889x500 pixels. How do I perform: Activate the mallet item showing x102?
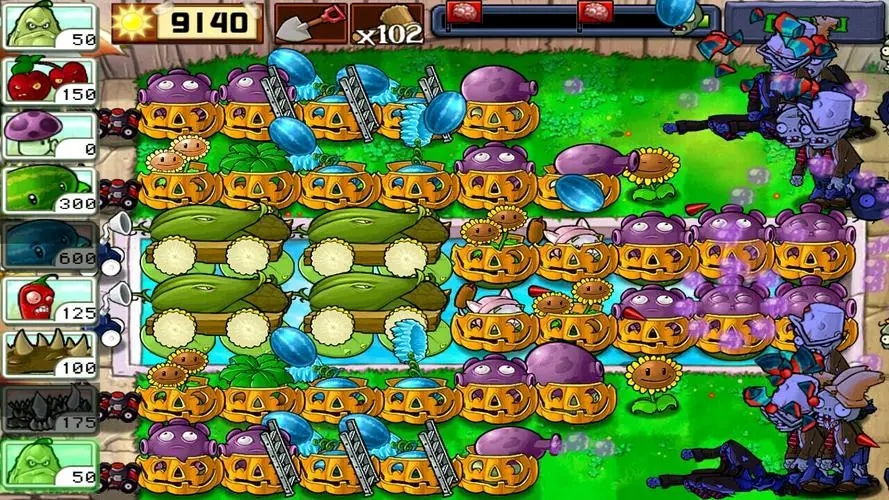click(387, 24)
